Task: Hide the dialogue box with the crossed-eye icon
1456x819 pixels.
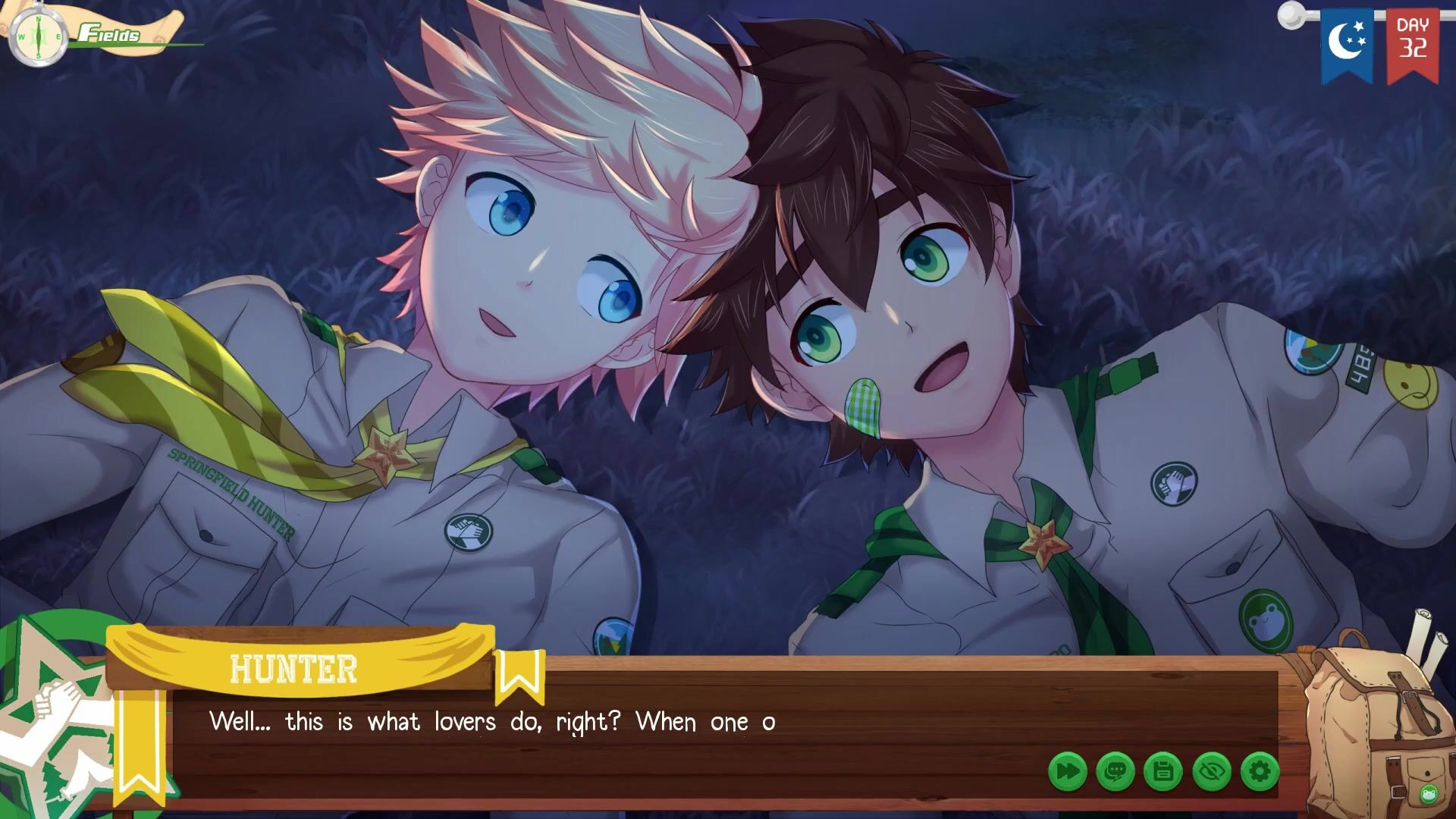Action: (x=1212, y=772)
